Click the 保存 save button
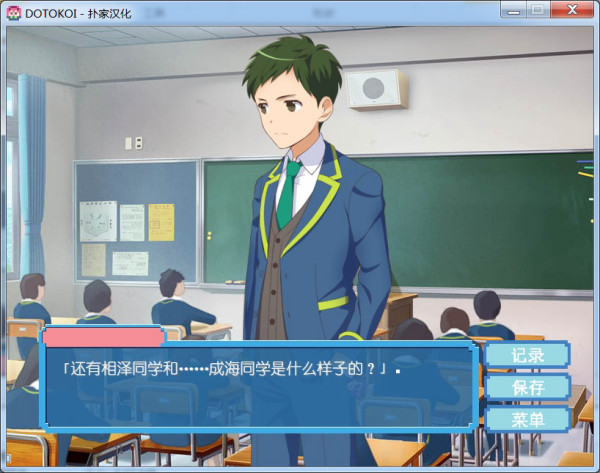The height and width of the screenshot is (473, 600). click(527, 387)
